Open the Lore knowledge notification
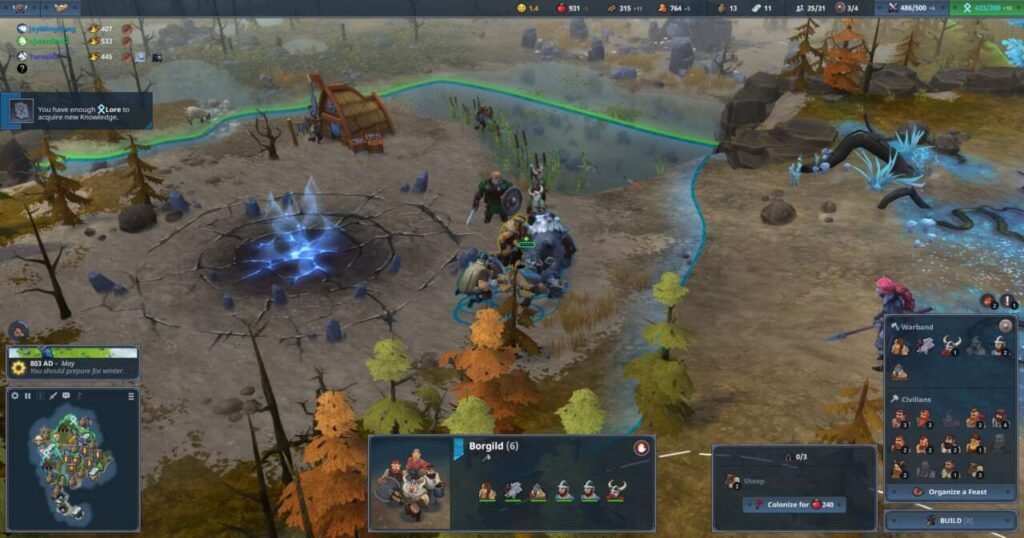 (x=78, y=110)
